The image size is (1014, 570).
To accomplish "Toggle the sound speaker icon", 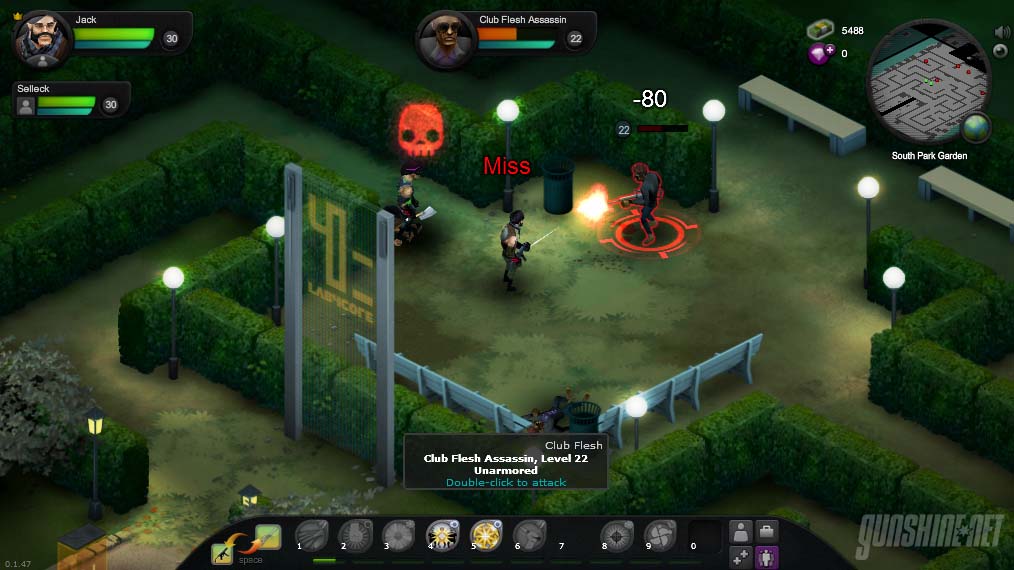I will point(1002,32).
